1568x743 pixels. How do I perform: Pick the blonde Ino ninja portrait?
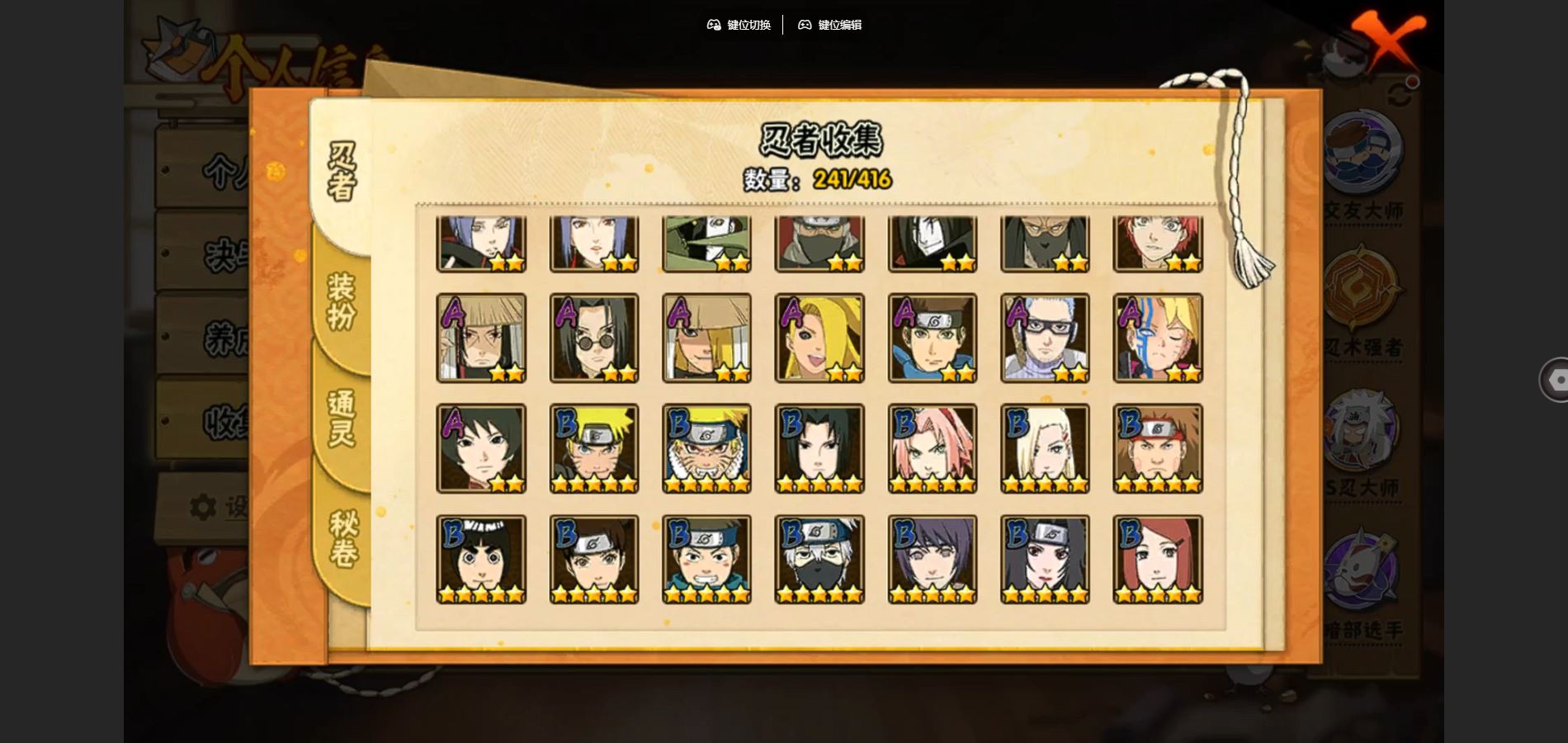(1045, 448)
